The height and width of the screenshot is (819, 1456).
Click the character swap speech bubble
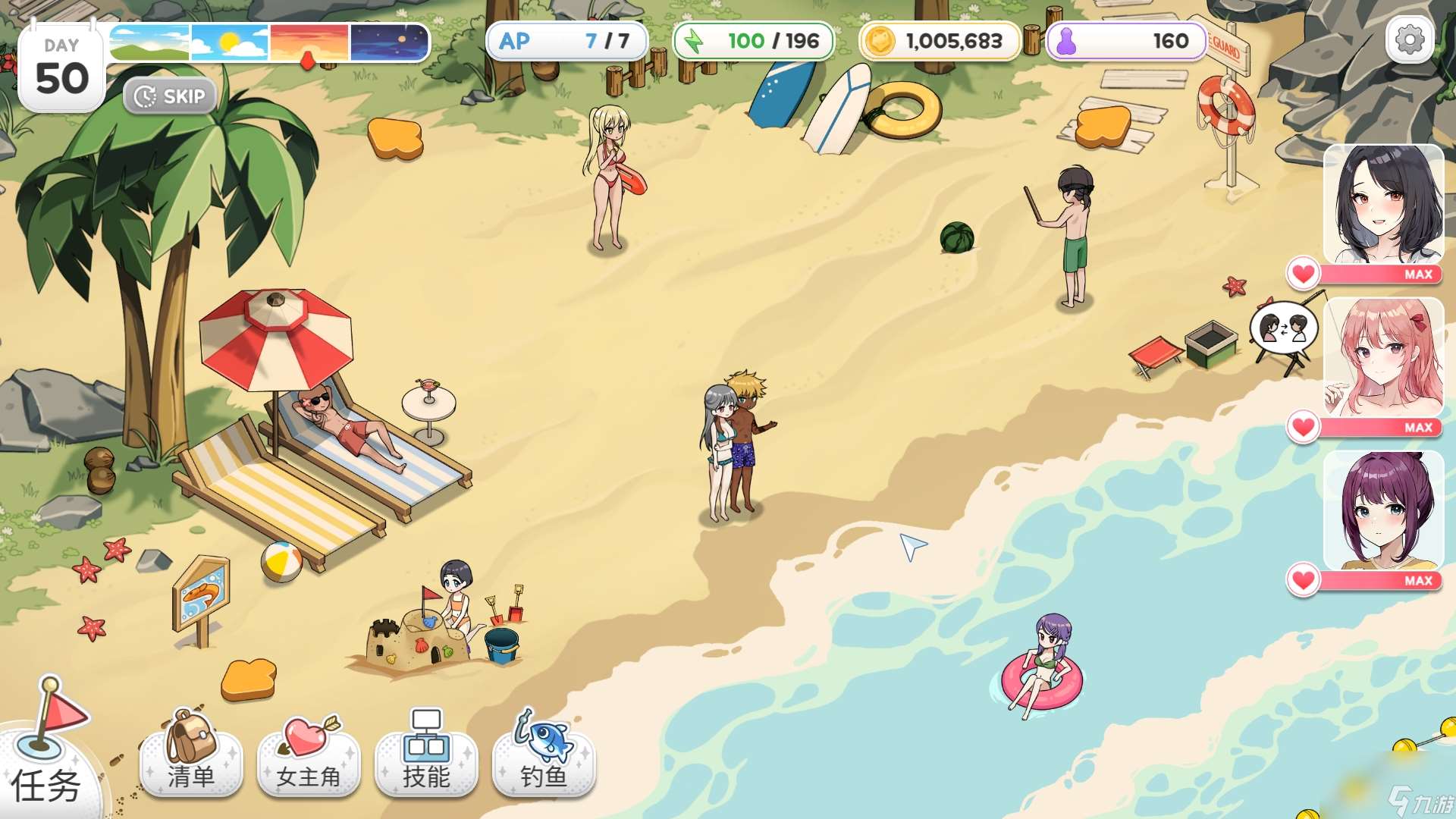pos(1283,328)
